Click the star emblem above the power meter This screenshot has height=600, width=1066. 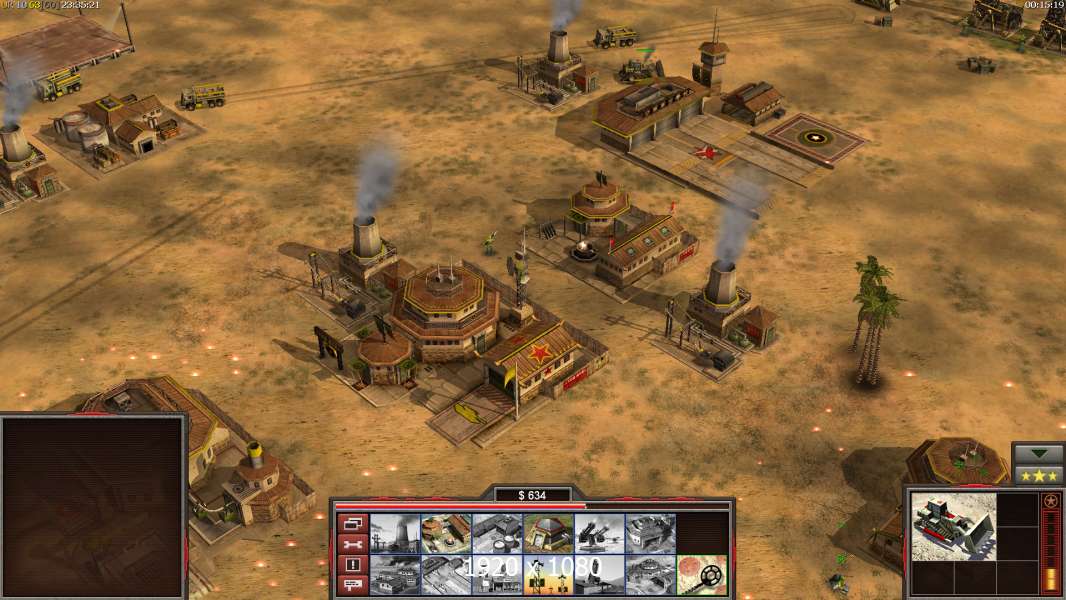click(1050, 501)
